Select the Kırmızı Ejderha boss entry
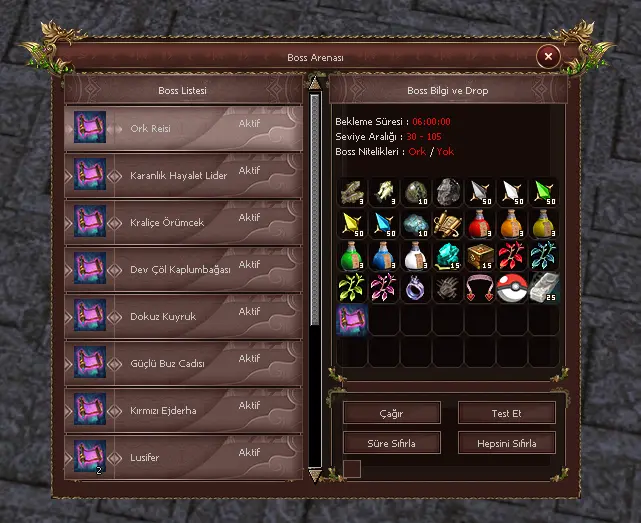The width and height of the screenshot is (641, 523). click(183, 411)
